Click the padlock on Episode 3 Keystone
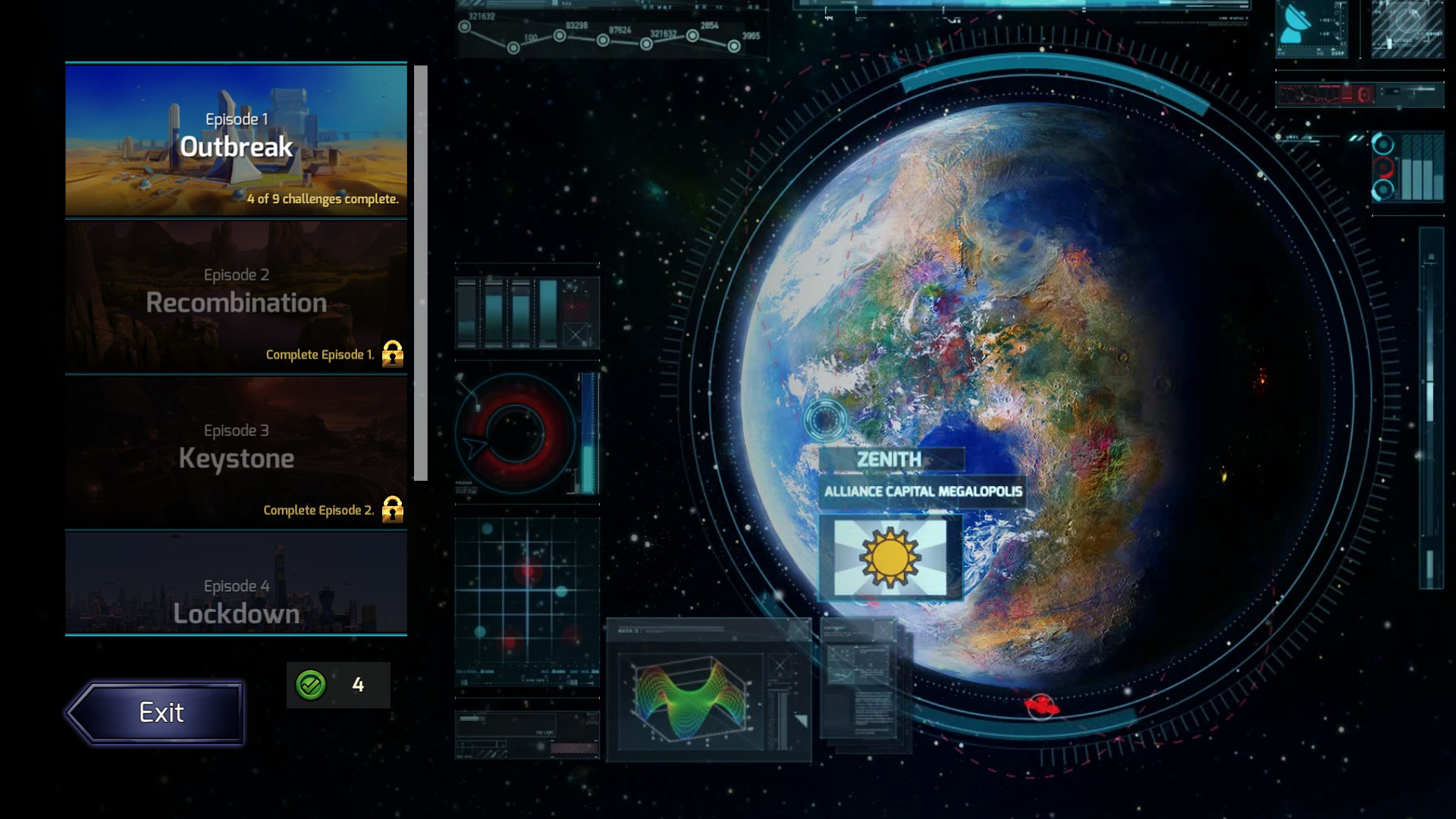Image resolution: width=1456 pixels, height=819 pixels. tap(393, 510)
